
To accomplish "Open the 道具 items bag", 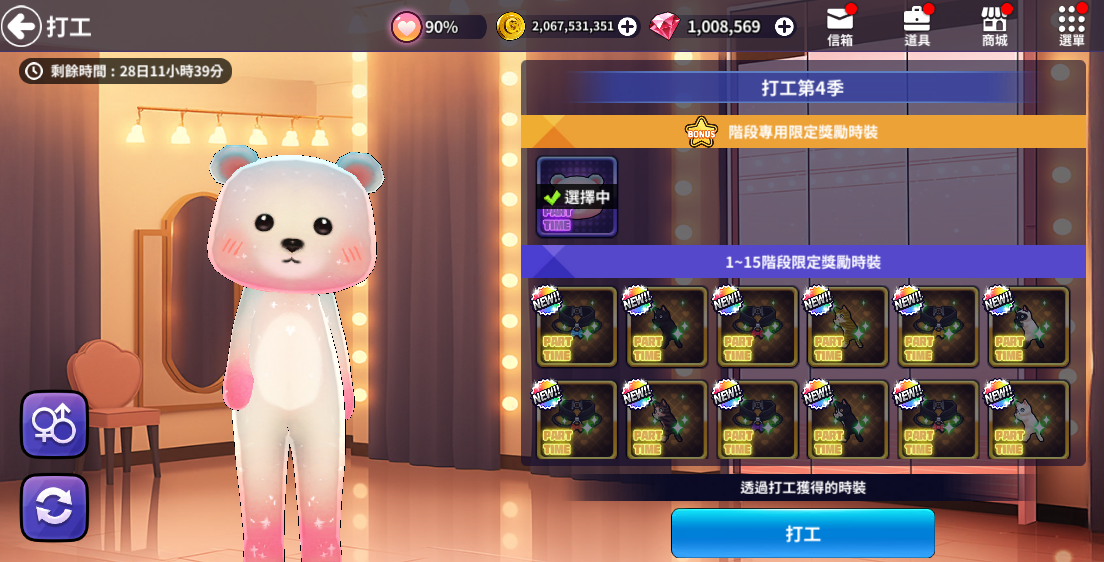I will 917,25.
